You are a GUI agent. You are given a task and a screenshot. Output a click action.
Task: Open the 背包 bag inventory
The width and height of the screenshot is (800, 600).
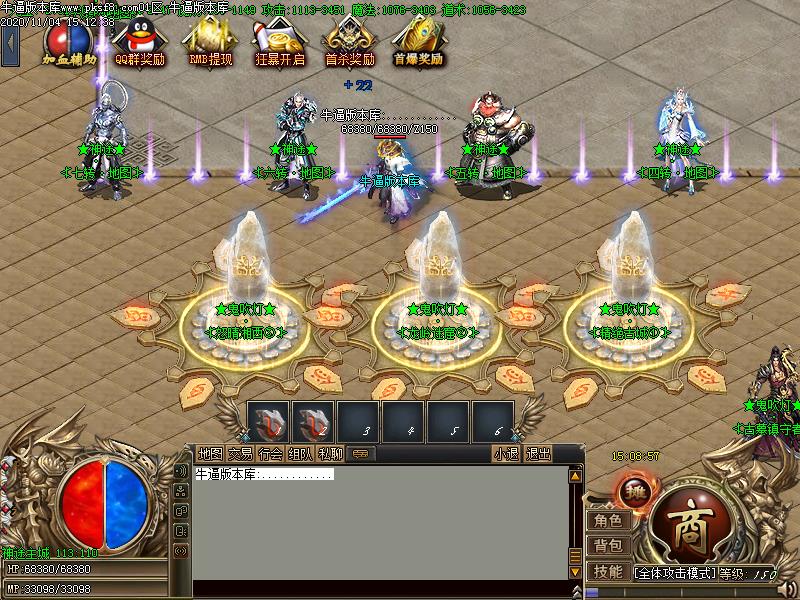click(607, 546)
